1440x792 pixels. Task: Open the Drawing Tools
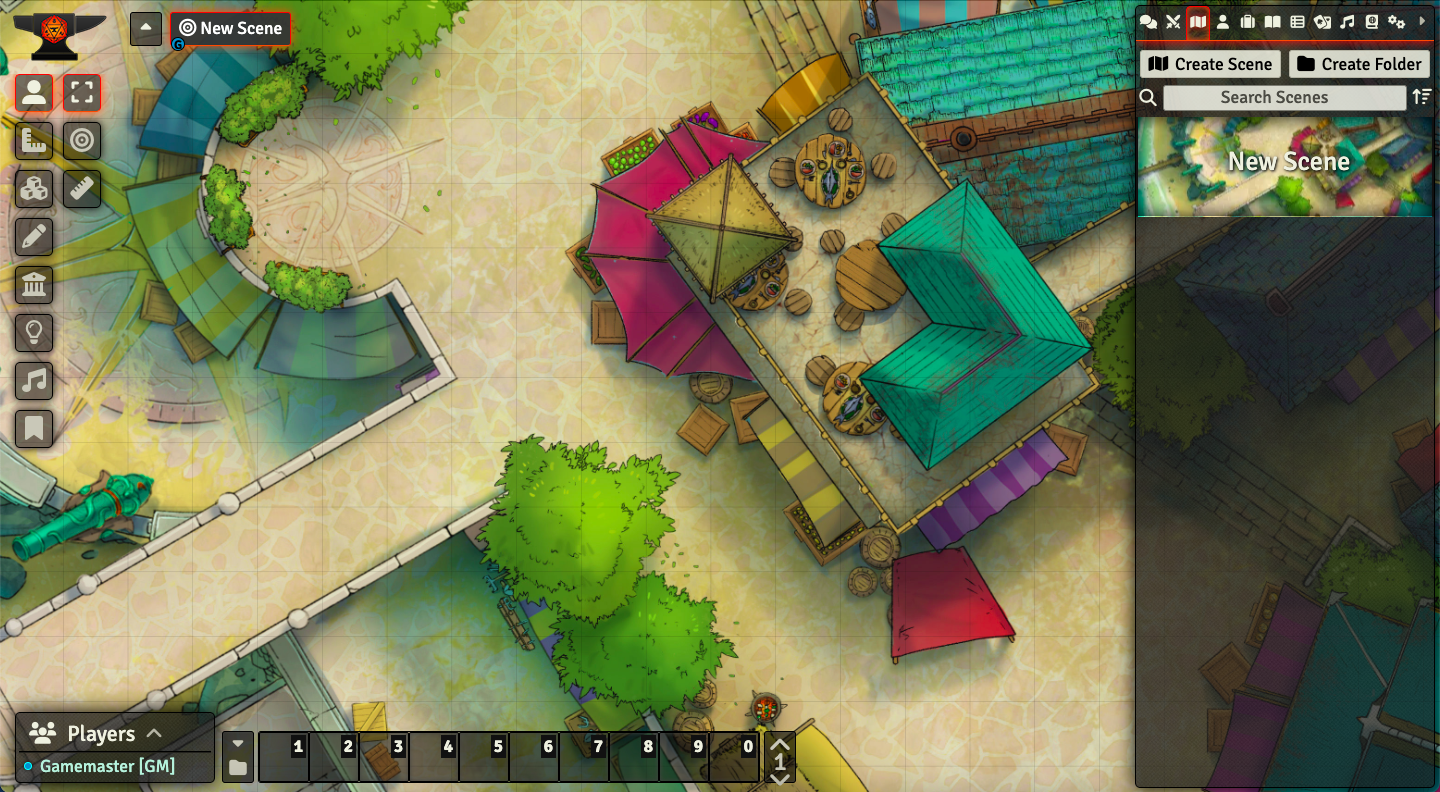pyautogui.click(x=34, y=237)
